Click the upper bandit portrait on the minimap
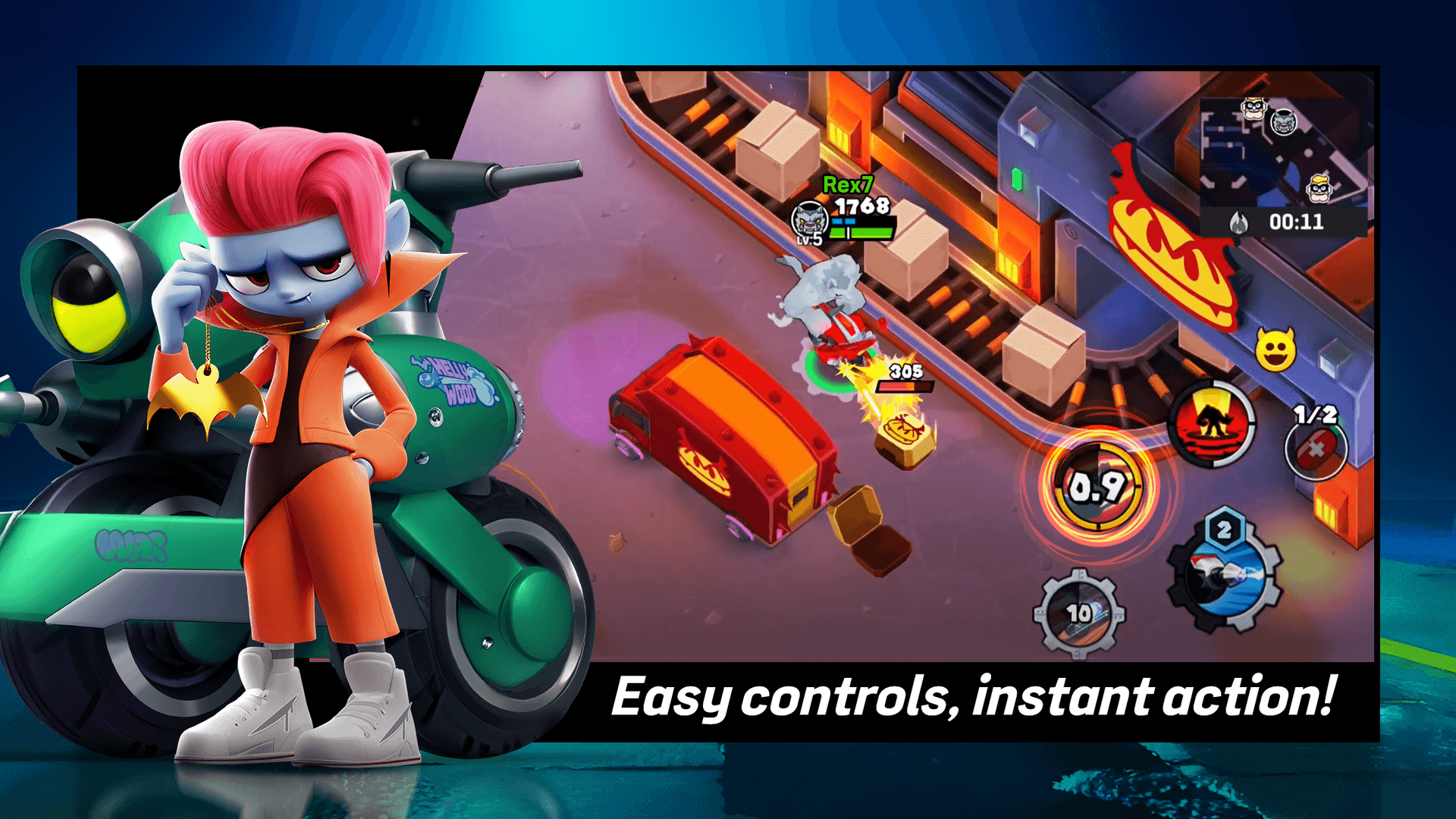The height and width of the screenshot is (819, 1456). pyautogui.click(x=1253, y=108)
